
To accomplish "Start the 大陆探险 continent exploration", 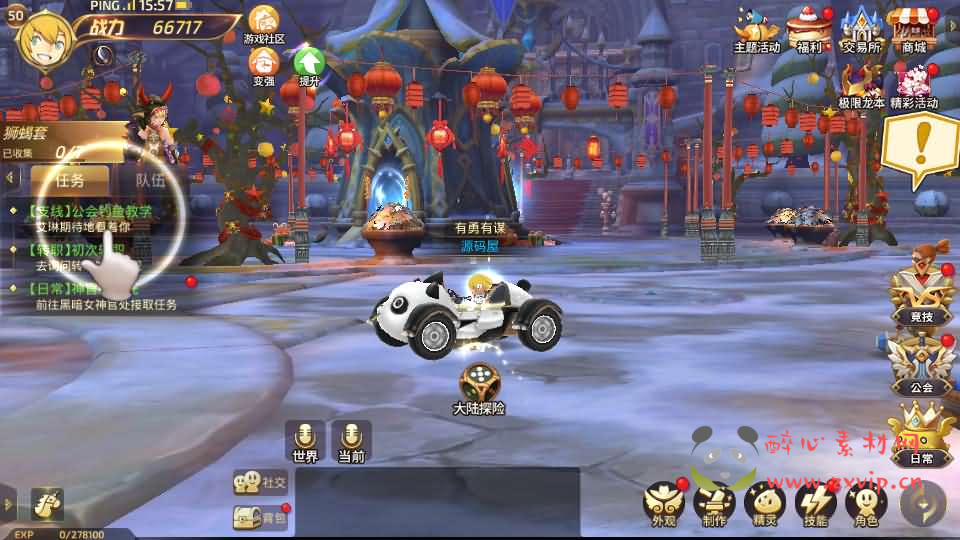I will (x=479, y=386).
